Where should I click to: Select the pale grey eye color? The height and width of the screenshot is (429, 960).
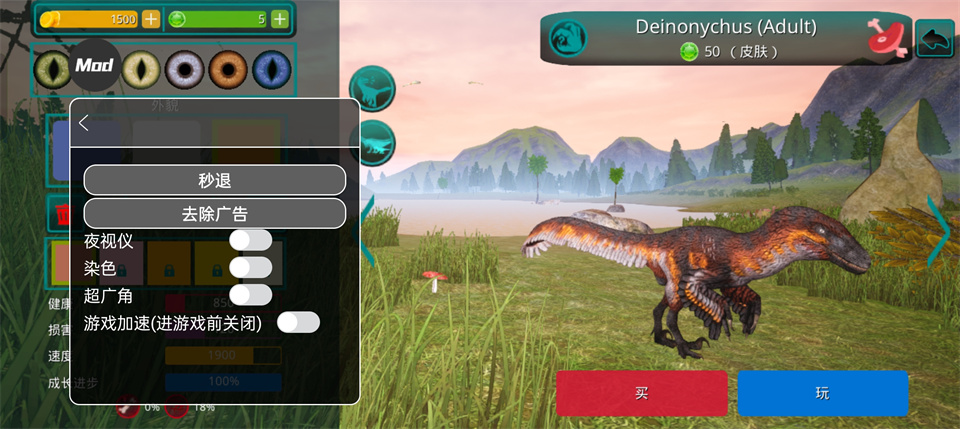(x=184, y=69)
